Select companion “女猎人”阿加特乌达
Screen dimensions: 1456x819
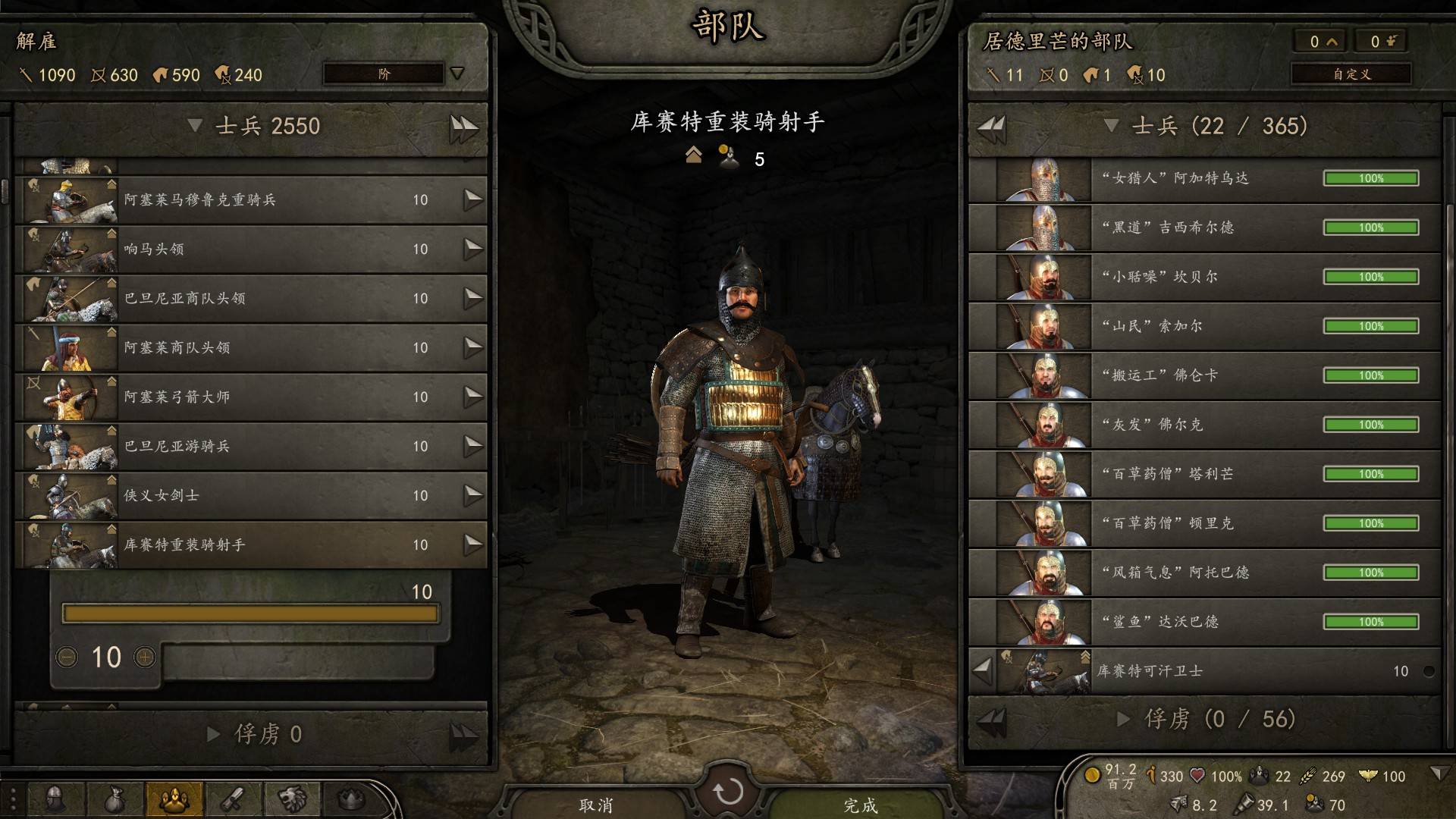pos(1204,178)
